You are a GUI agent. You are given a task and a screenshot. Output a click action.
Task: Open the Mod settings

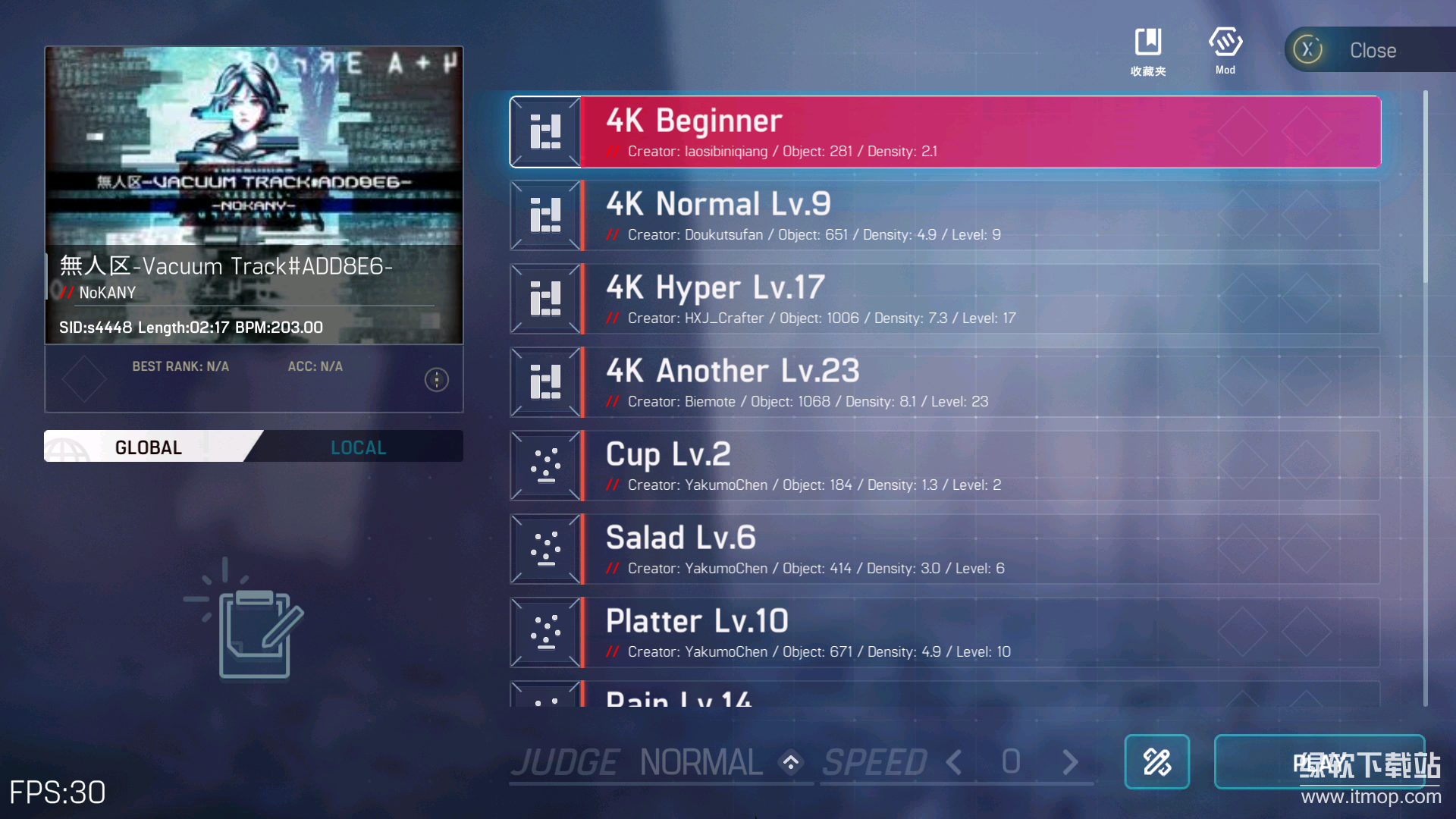[1225, 49]
